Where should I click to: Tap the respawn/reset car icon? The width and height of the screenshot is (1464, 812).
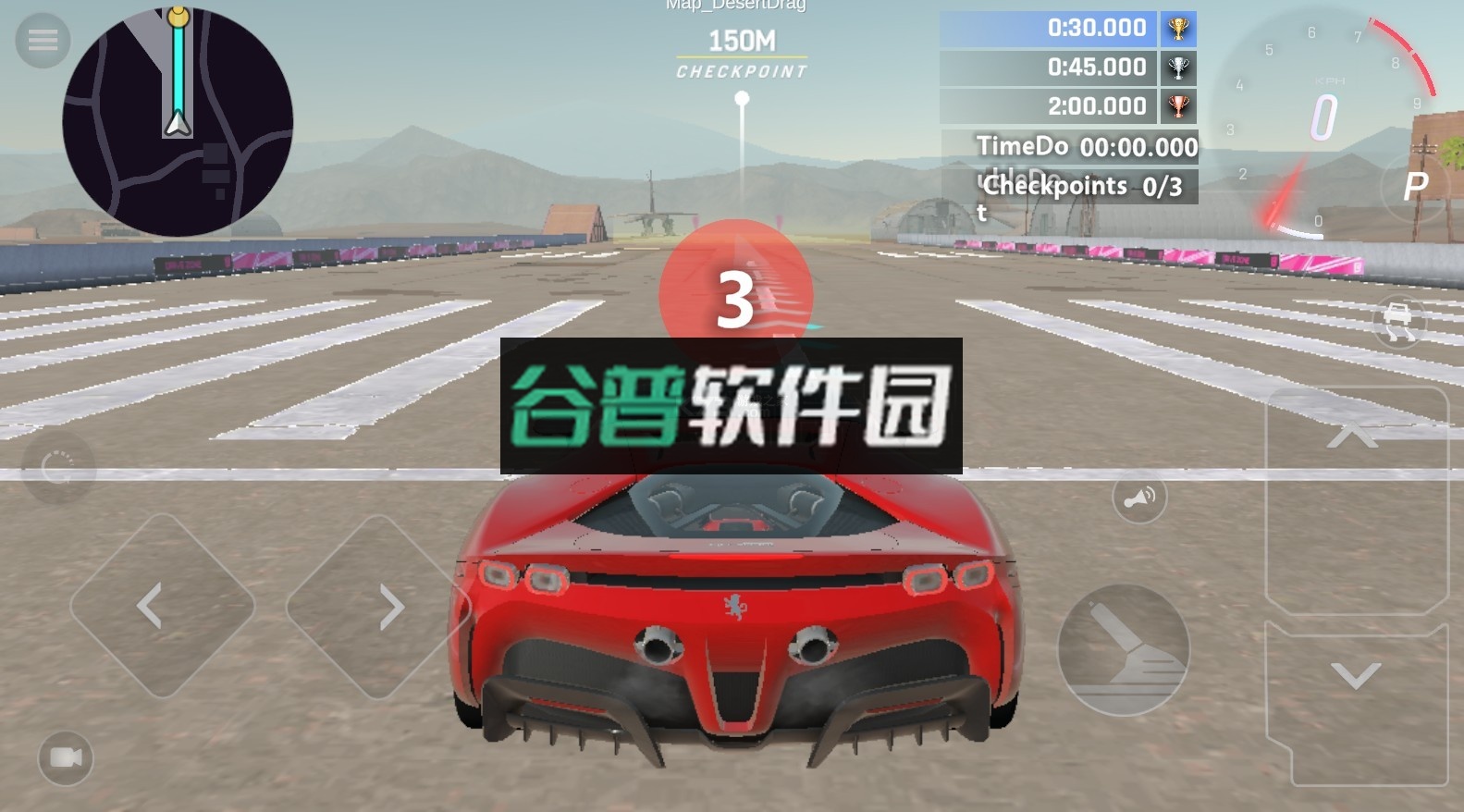tap(58, 467)
